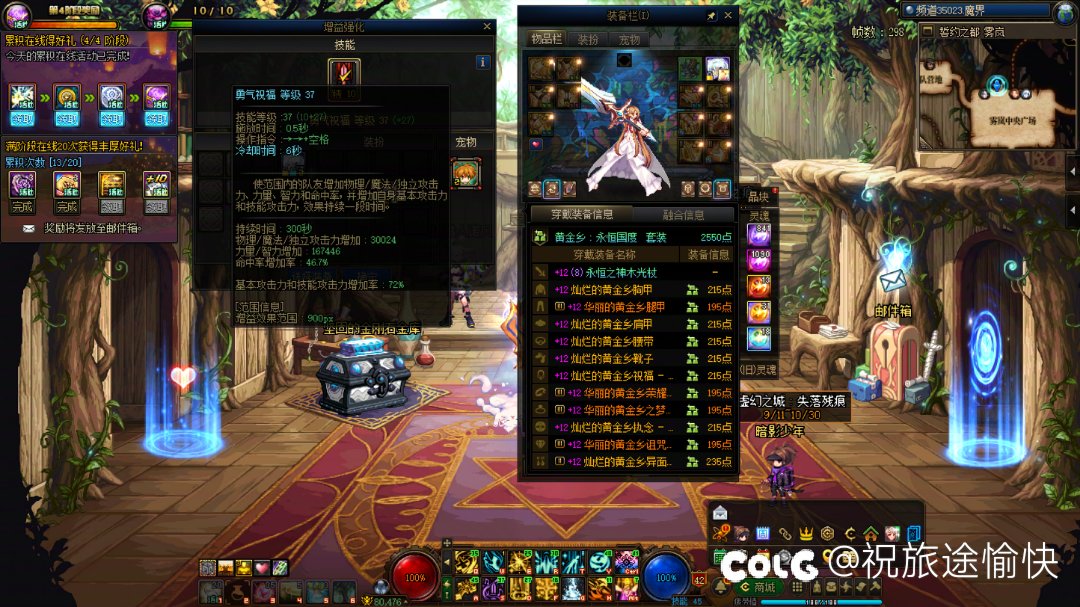The height and width of the screenshot is (607, 1080).
Task: Click the gold crown icon in menu bar
Action: [806, 533]
